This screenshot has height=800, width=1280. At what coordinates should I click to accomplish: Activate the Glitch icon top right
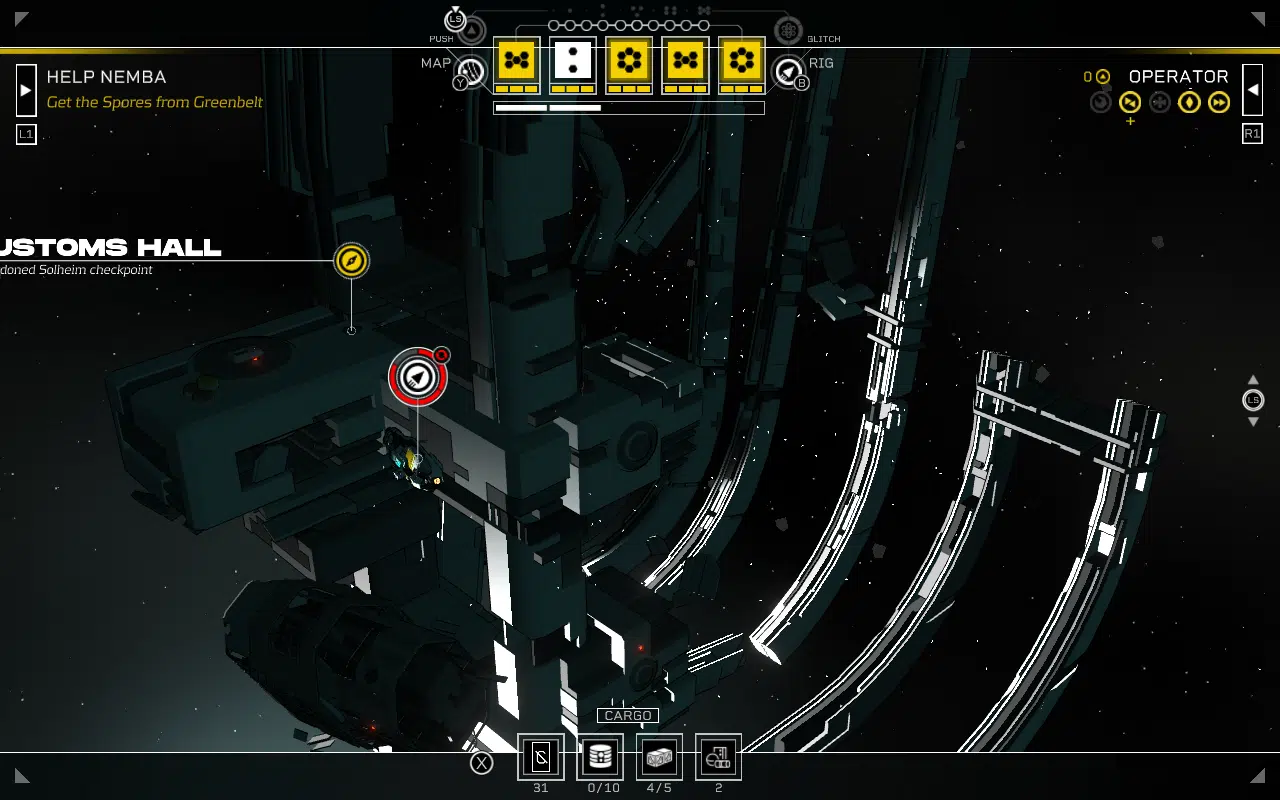[788, 29]
